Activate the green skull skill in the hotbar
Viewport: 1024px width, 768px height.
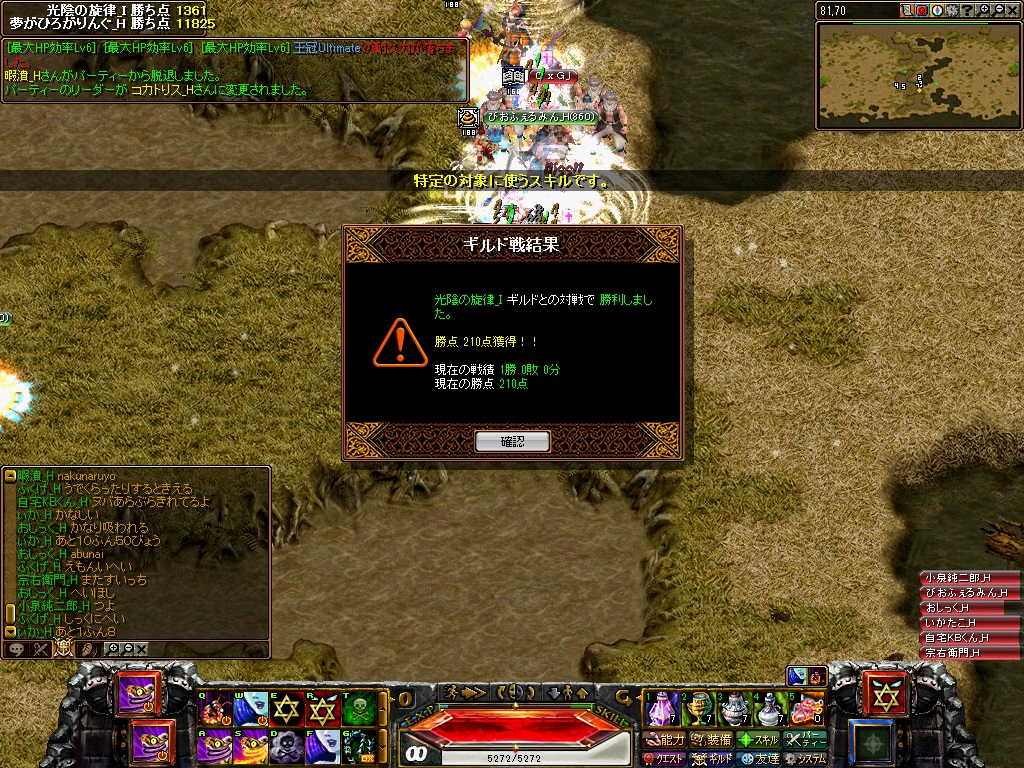(x=359, y=708)
